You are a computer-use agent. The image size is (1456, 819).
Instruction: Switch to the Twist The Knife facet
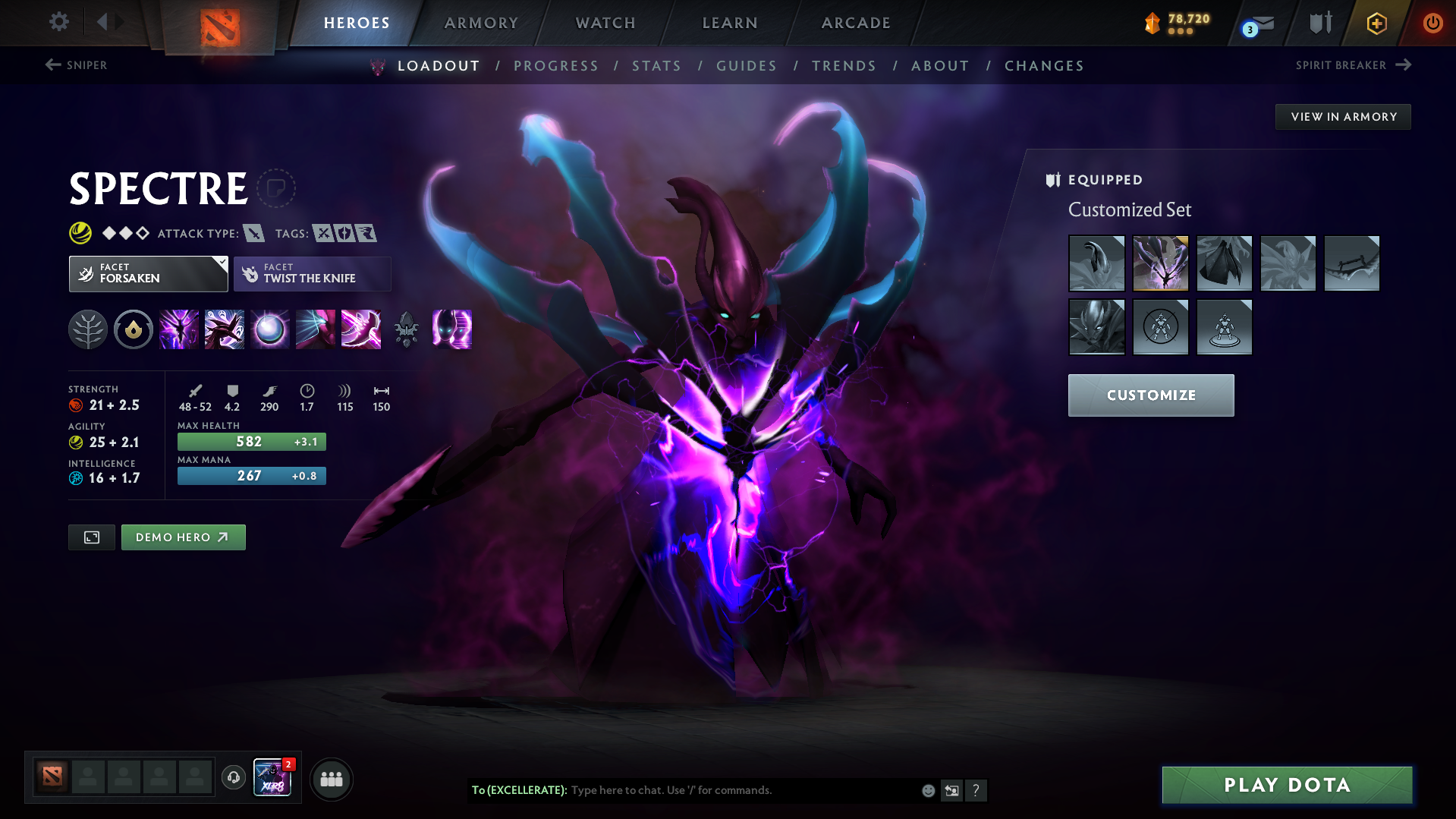click(x=311, y=273)
